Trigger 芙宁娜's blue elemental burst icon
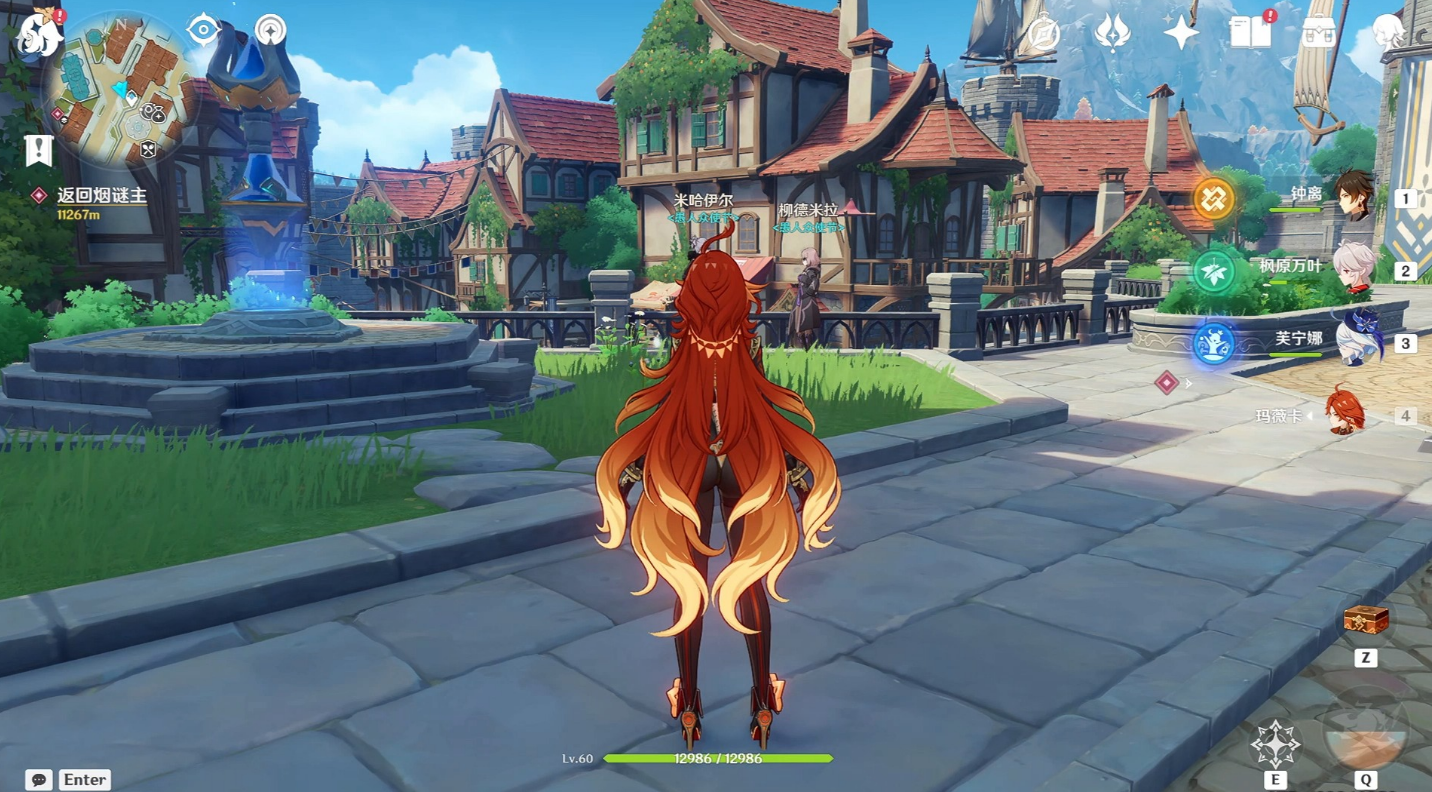 click(x=1214, y=344)
